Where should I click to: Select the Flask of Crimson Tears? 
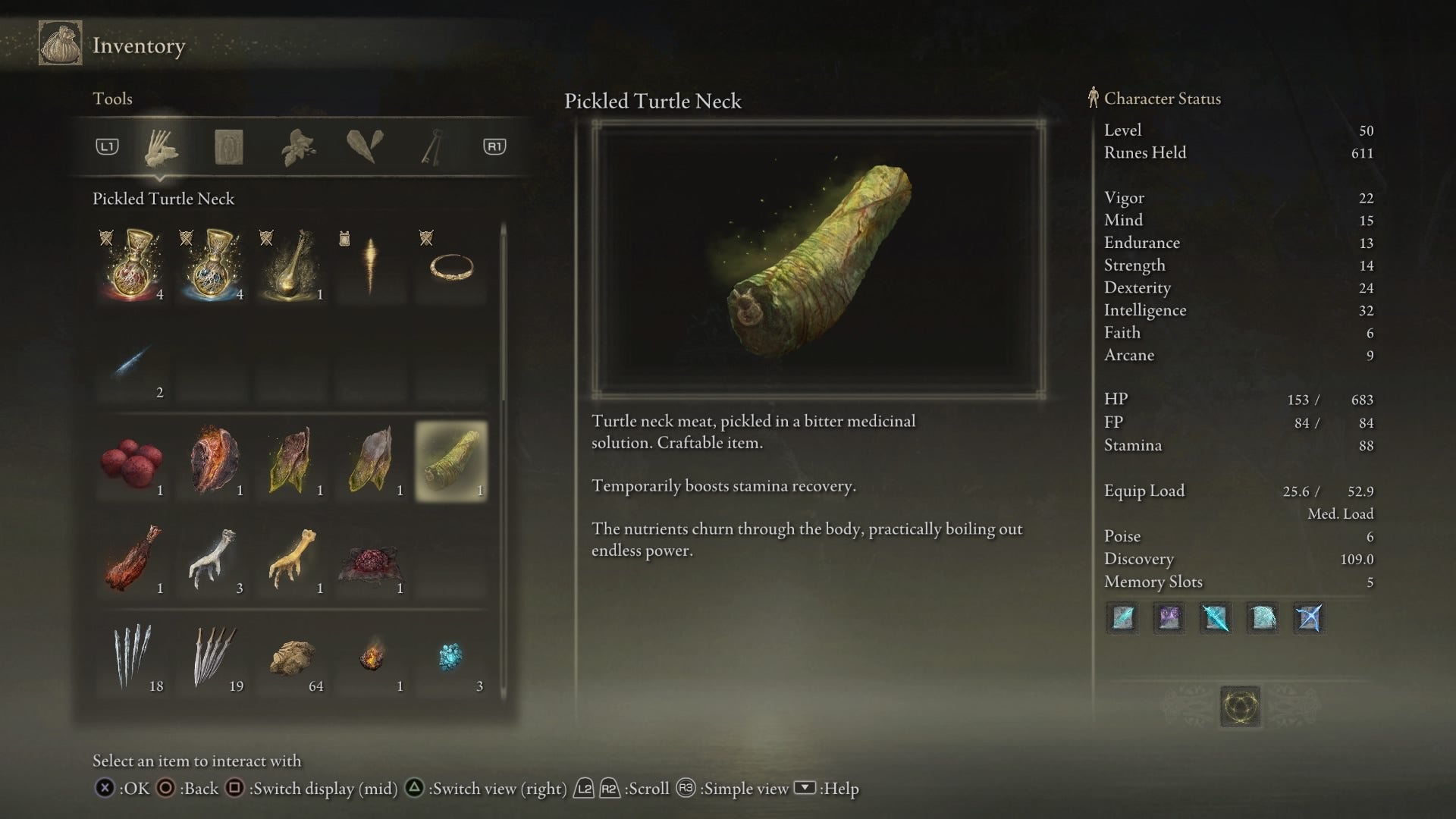point(132,265)
